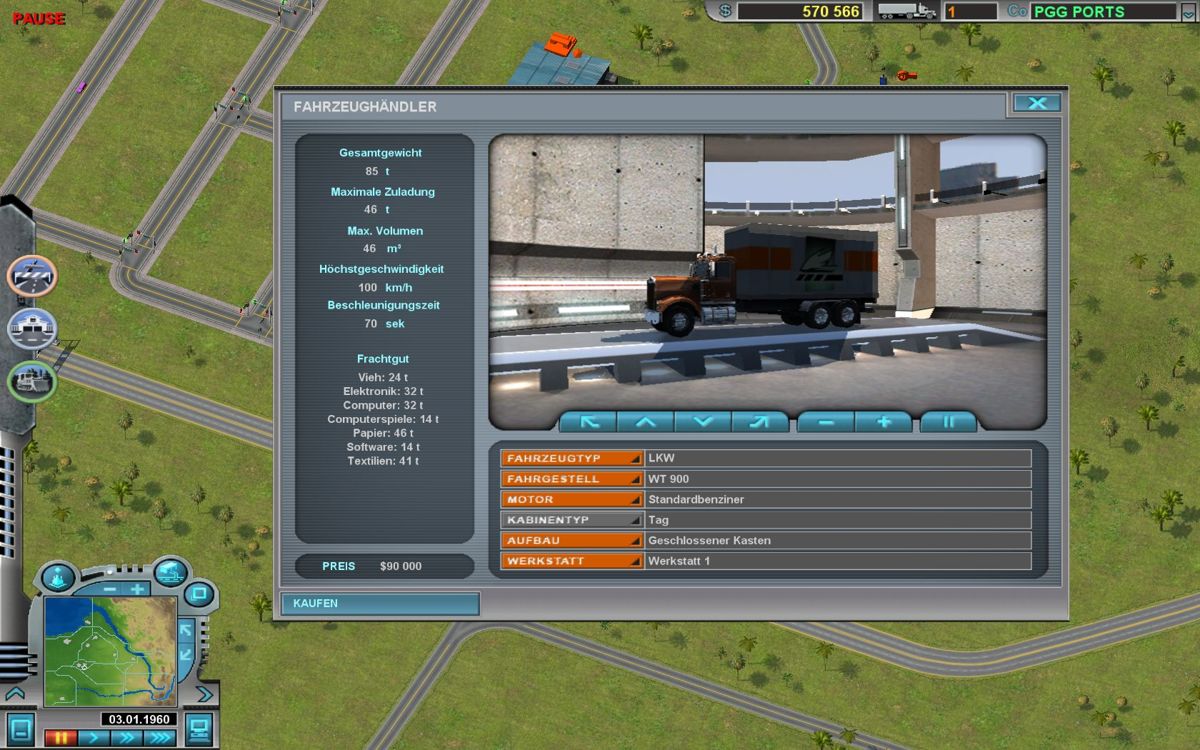Change the Motor option

click(572, 499)
